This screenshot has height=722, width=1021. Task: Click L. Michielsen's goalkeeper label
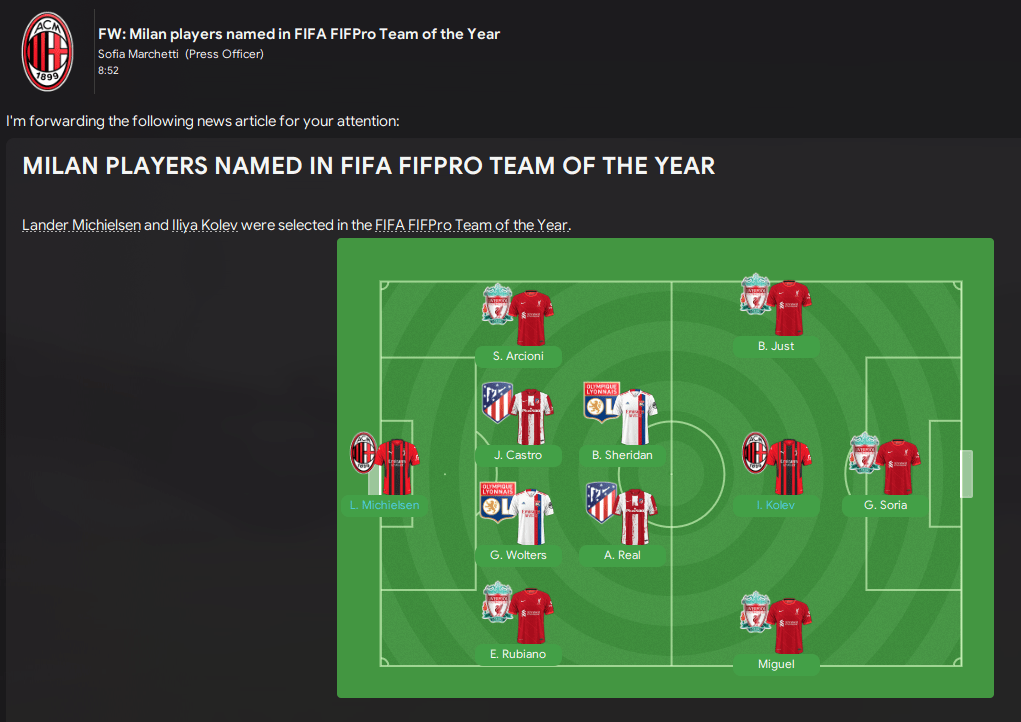pos(385,505)
